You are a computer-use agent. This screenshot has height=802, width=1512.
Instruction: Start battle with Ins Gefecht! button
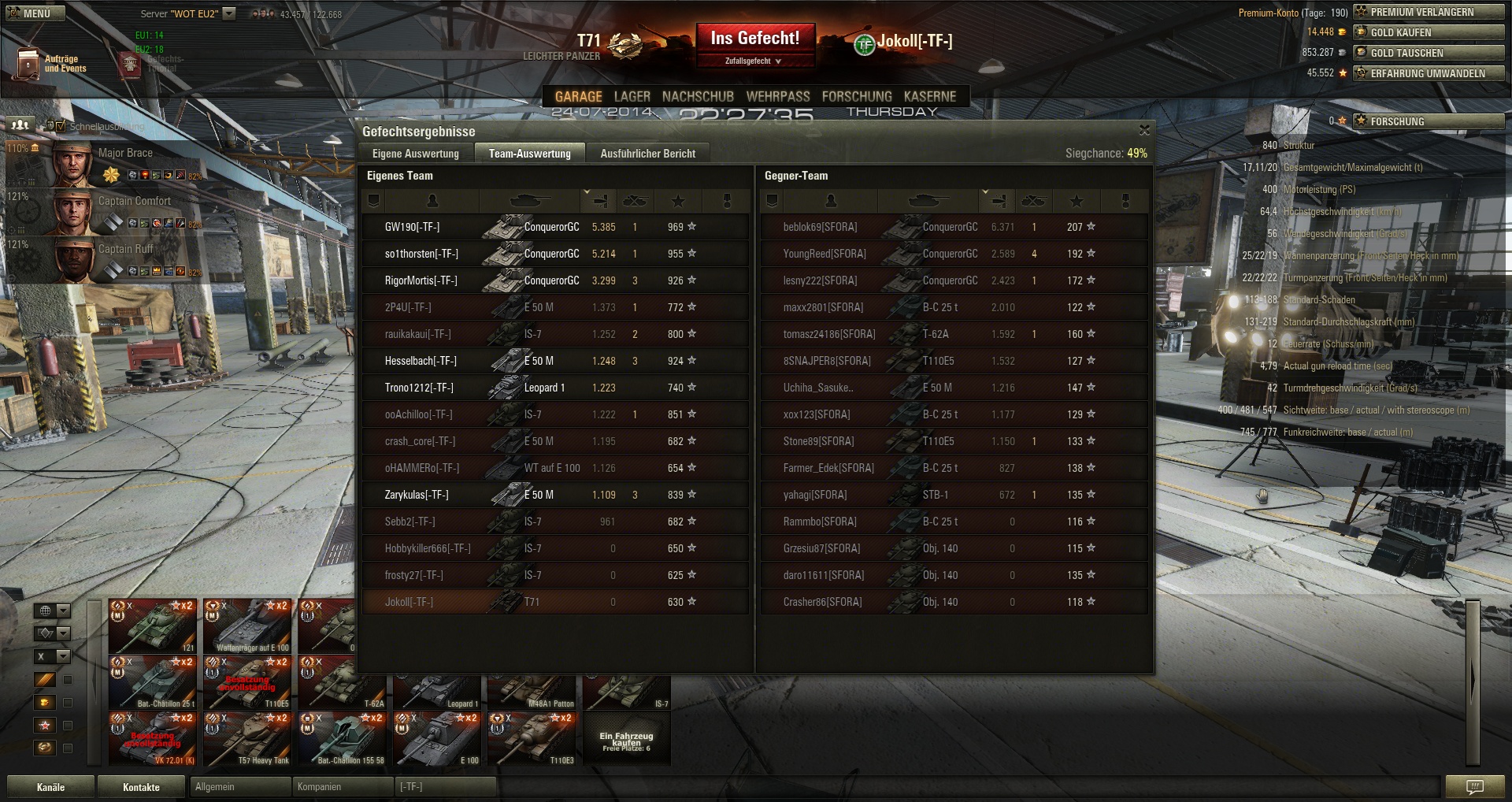pyautogui.click(x=754, y=39)
